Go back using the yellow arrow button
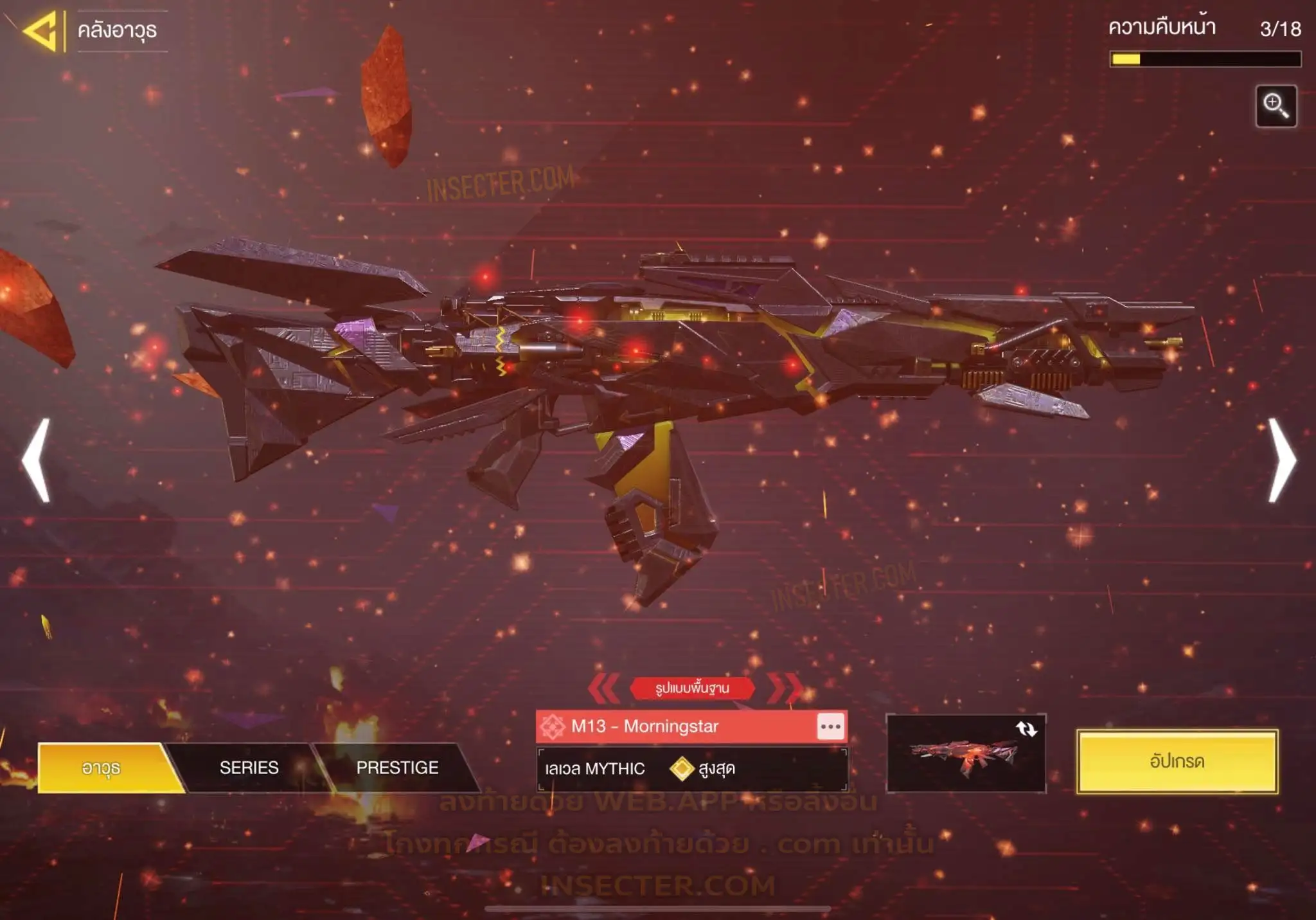This screenshot has width=1316, height=920. point(41,31)
